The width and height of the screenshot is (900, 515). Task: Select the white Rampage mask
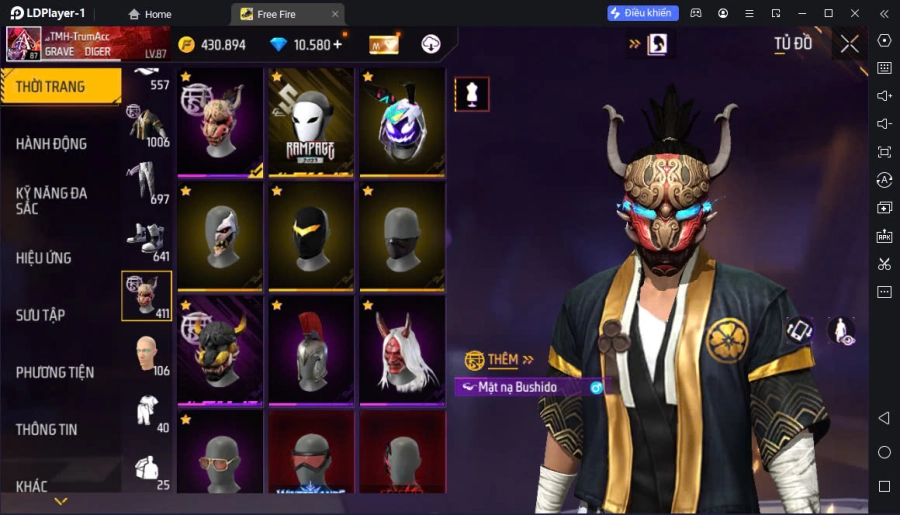(312, 122)
